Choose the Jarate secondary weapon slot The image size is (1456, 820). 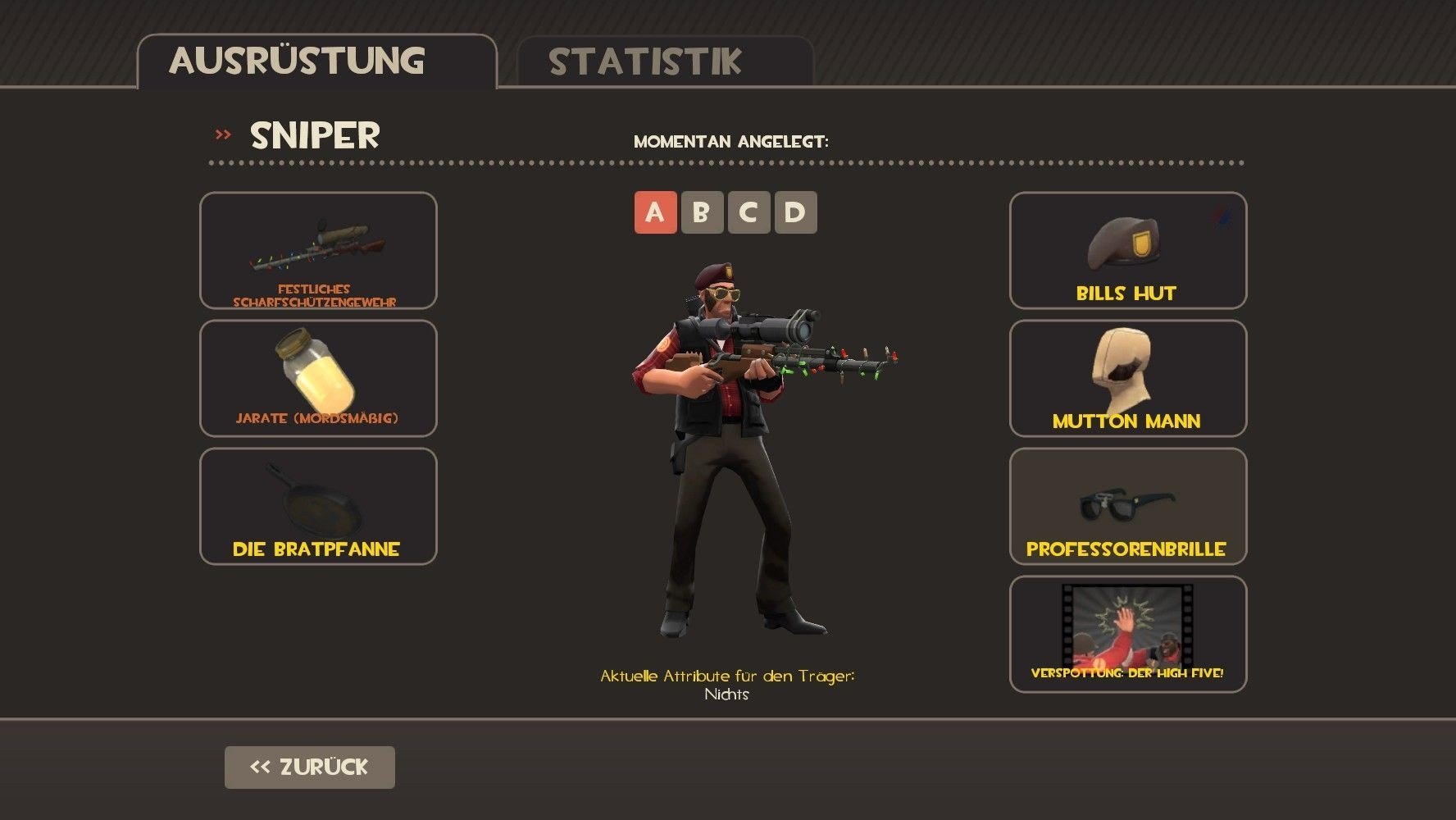point(318,379)
